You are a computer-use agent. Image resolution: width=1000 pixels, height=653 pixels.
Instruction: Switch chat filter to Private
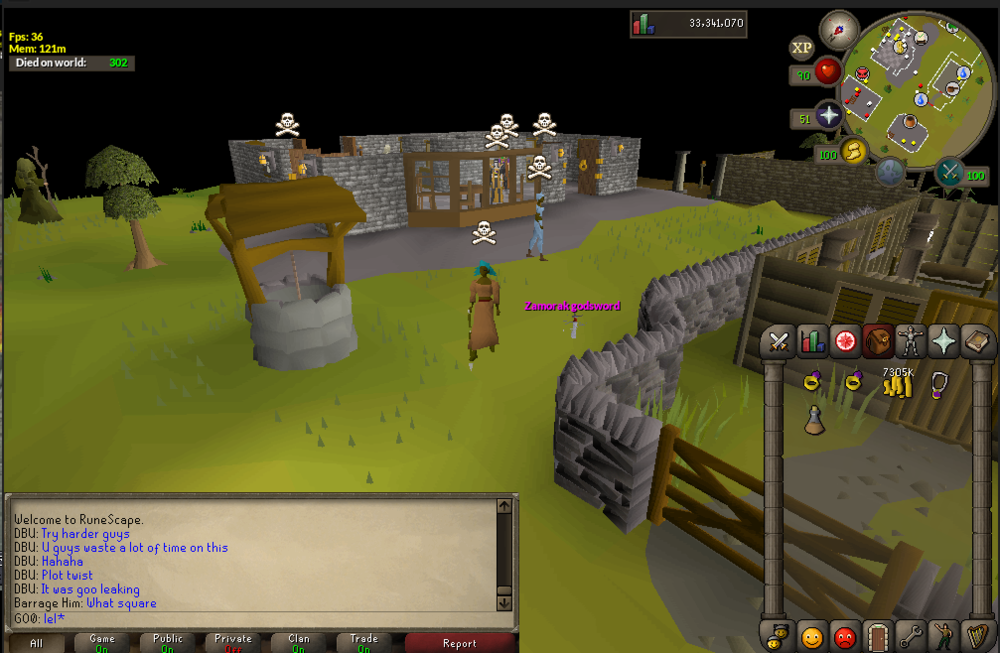tap(233, 643)
